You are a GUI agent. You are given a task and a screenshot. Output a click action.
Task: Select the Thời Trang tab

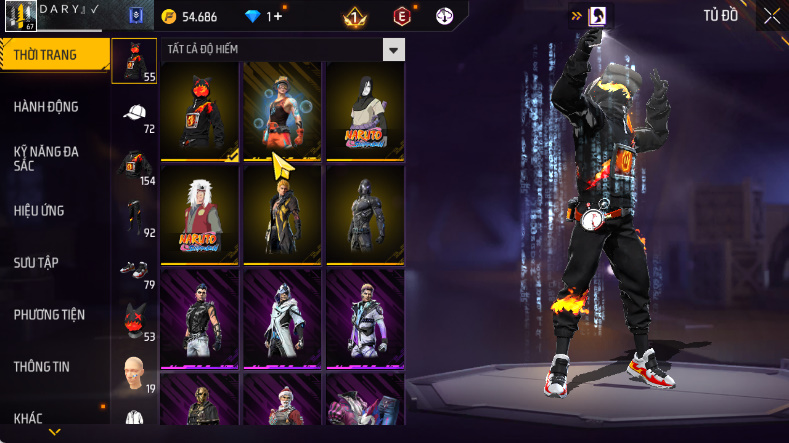pyautogui.click(x=46, y=55)
